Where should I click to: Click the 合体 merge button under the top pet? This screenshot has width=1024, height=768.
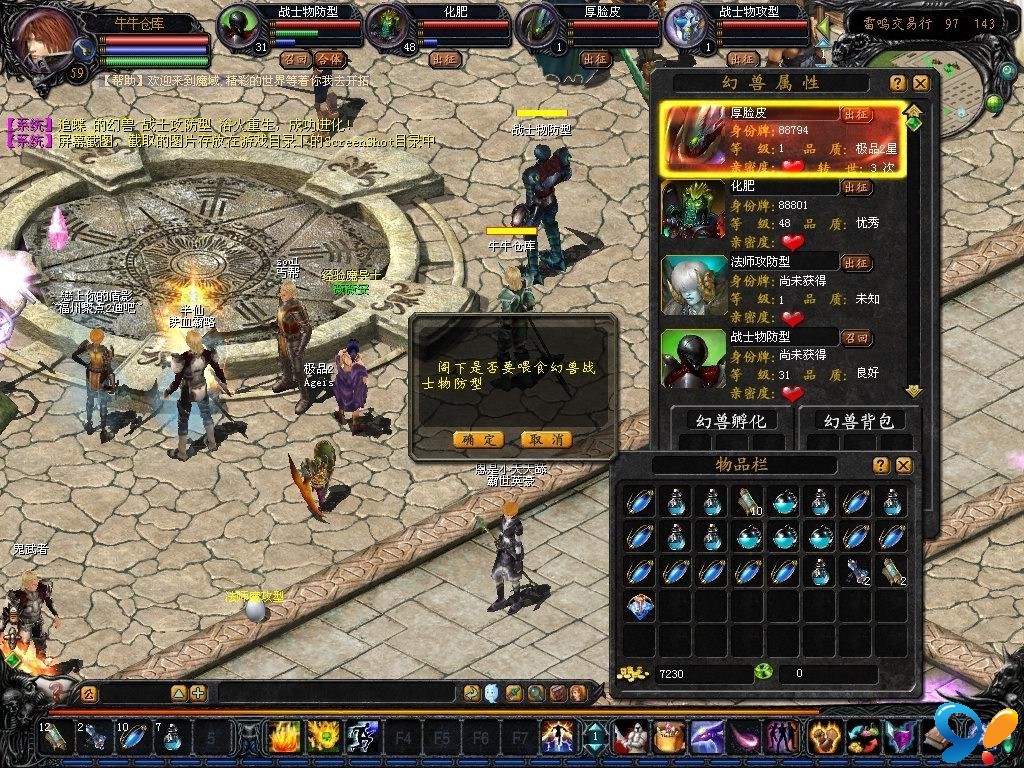click(x=329, y=59)
